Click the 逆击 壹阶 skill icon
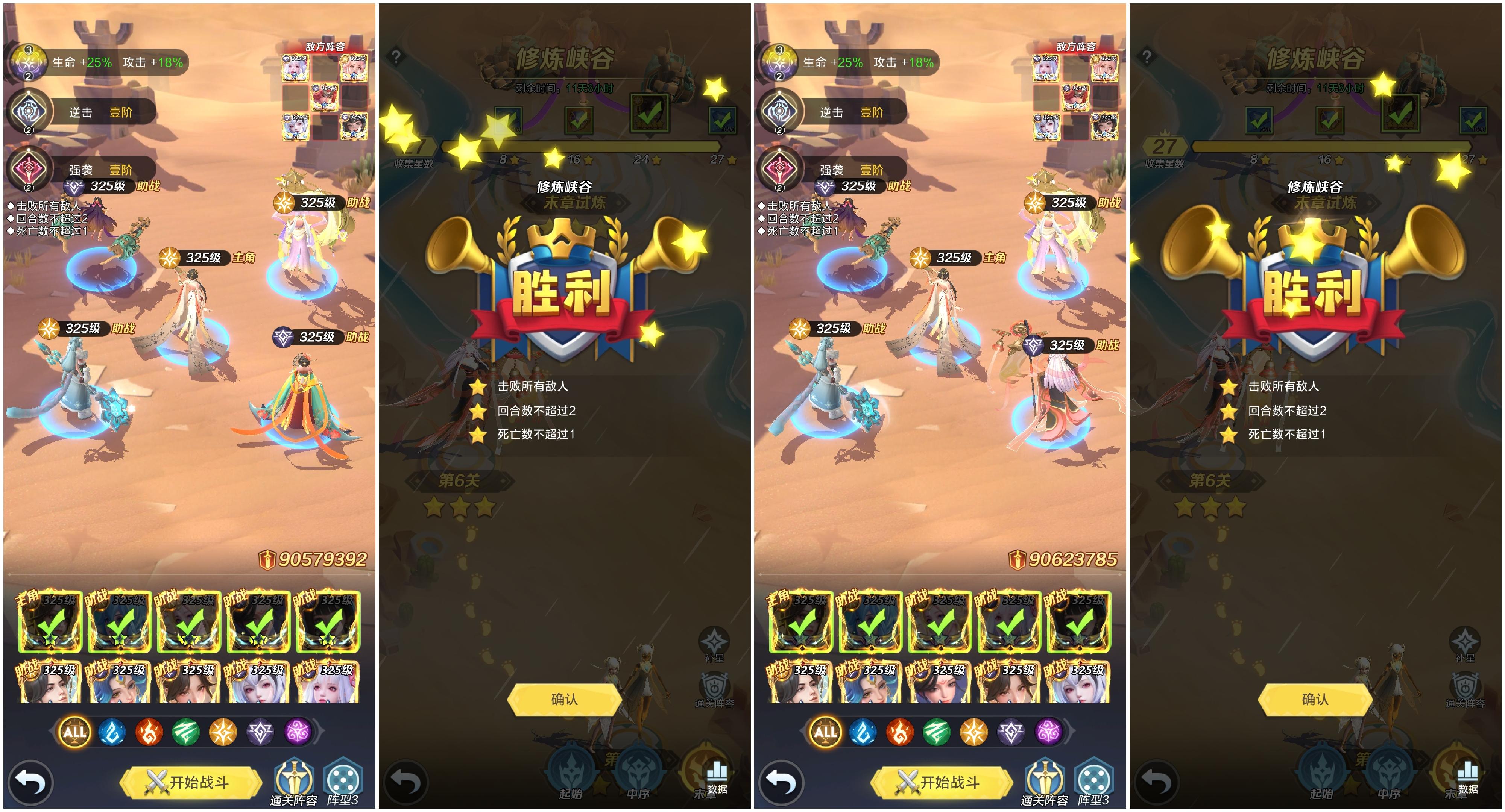The height and width of the screenshot is (812, 1505). (29, 111)
